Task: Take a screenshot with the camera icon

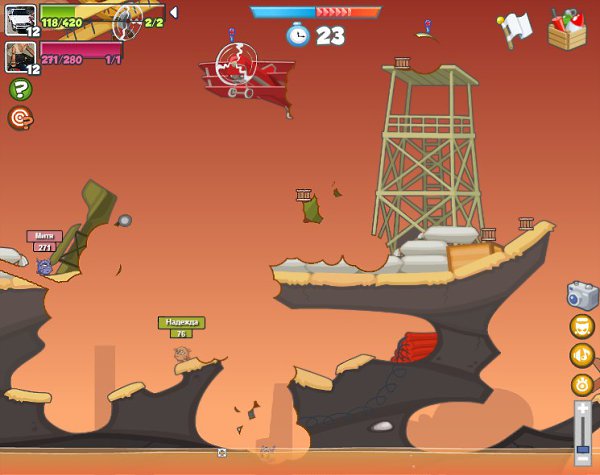Action: pos(582,295)
